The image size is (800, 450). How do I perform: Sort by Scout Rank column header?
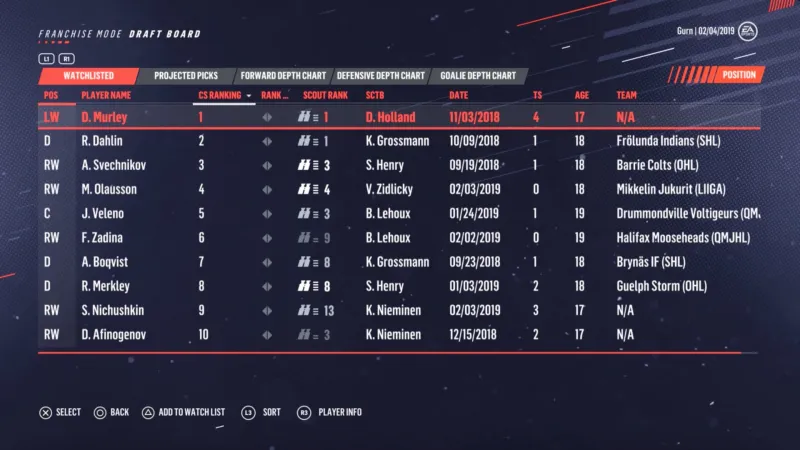325,96
